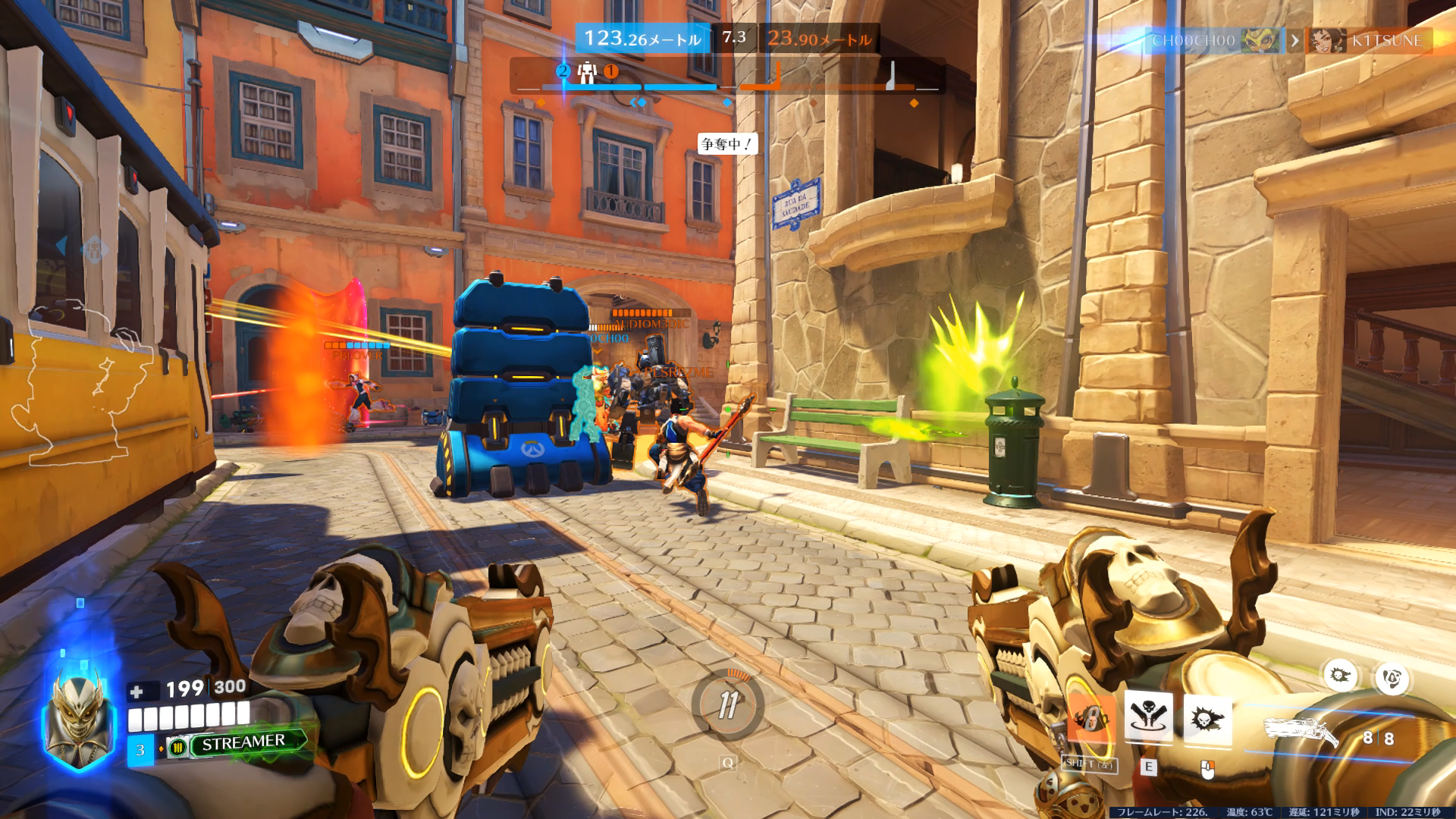Click the 争奪中 contested status label
1456x819 pixels.
pyautogui.click(x=726, y=143)
